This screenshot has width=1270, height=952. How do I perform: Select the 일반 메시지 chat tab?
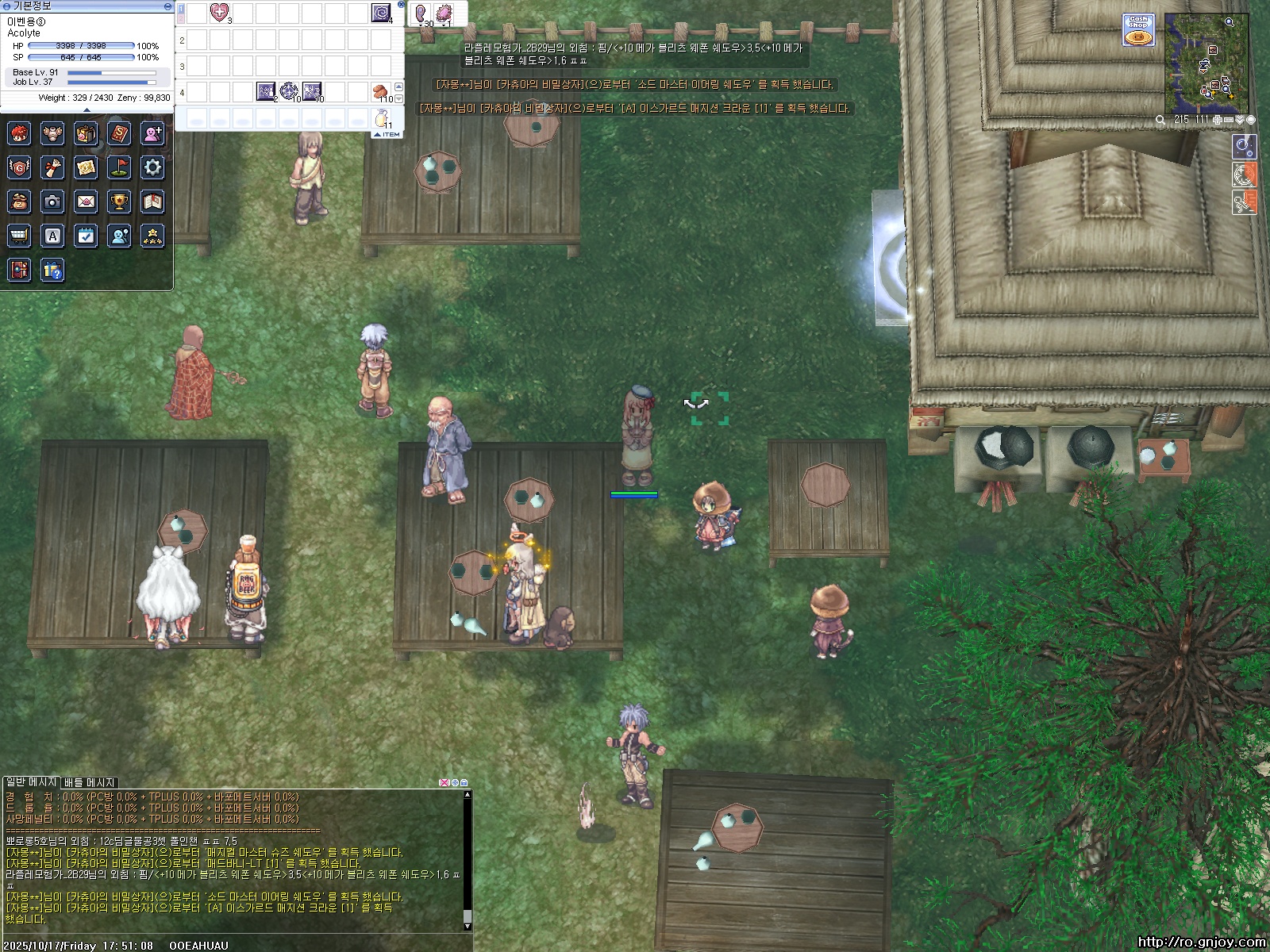[x=32, y=783]
